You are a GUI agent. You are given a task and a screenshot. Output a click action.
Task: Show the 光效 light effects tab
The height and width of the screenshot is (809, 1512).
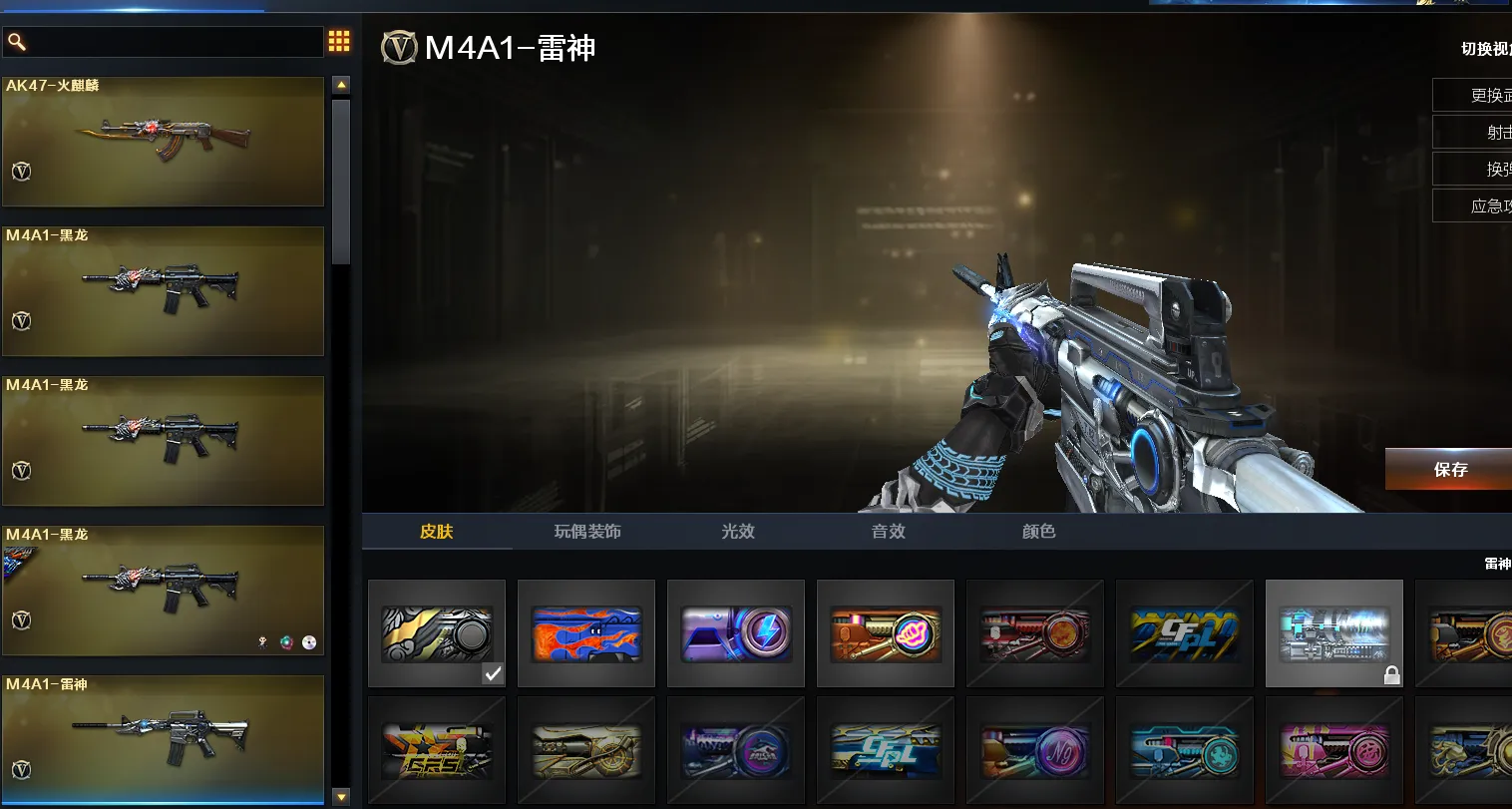point(738,532)
